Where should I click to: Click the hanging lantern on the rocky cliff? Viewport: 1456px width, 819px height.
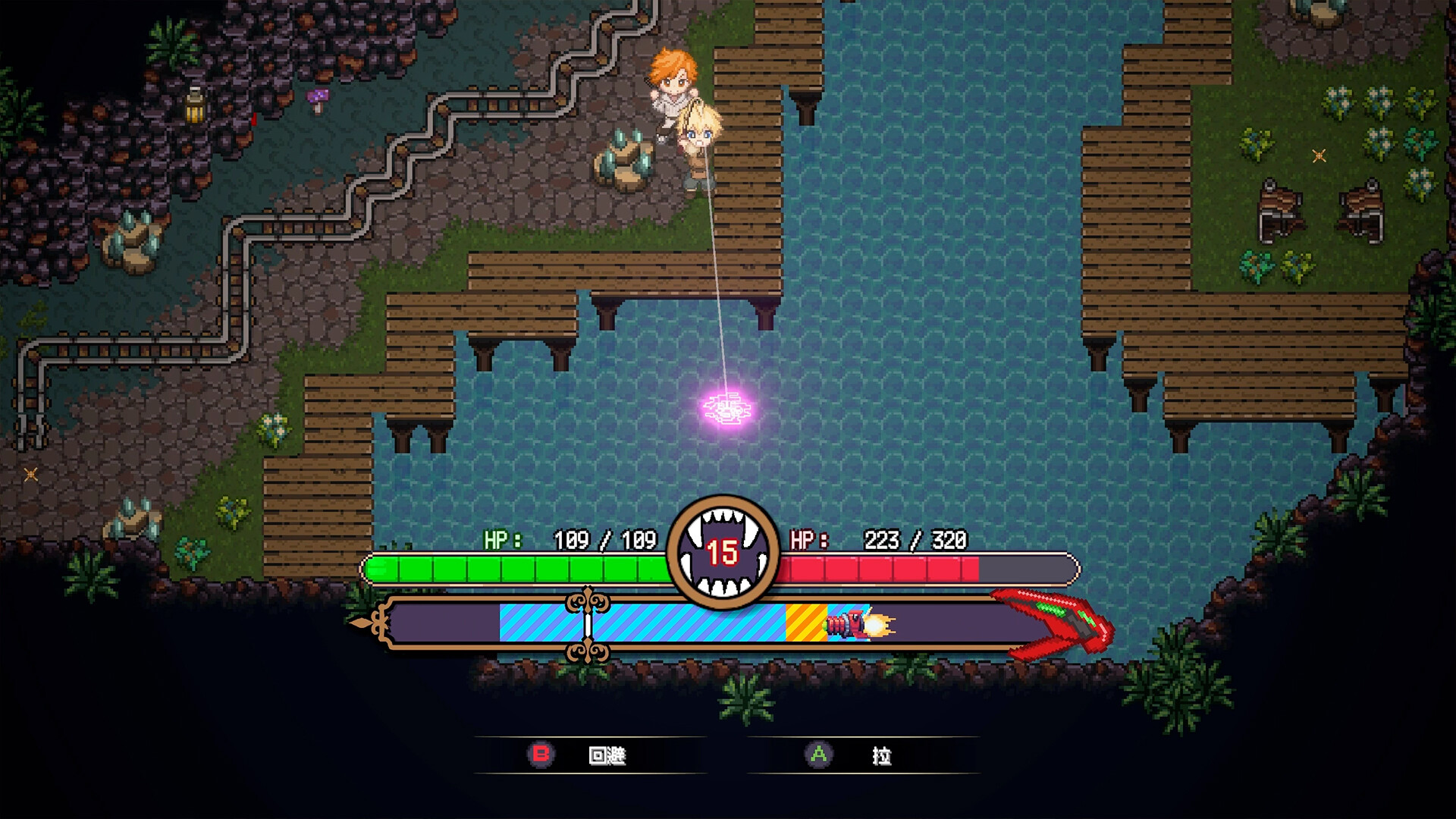[x=196, y=107]
